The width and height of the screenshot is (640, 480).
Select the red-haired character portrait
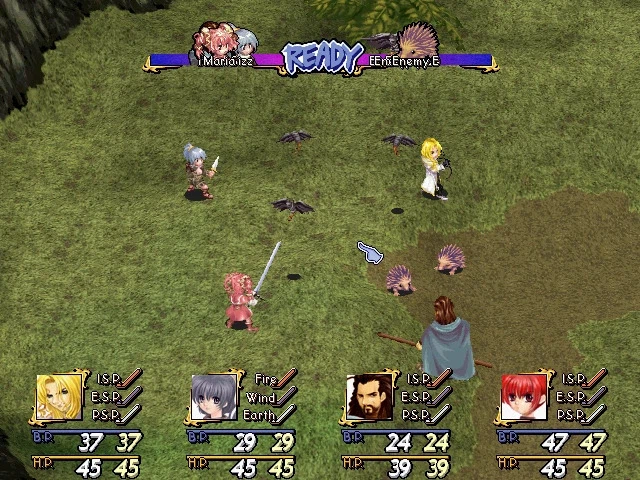click(x=522, y=398)
